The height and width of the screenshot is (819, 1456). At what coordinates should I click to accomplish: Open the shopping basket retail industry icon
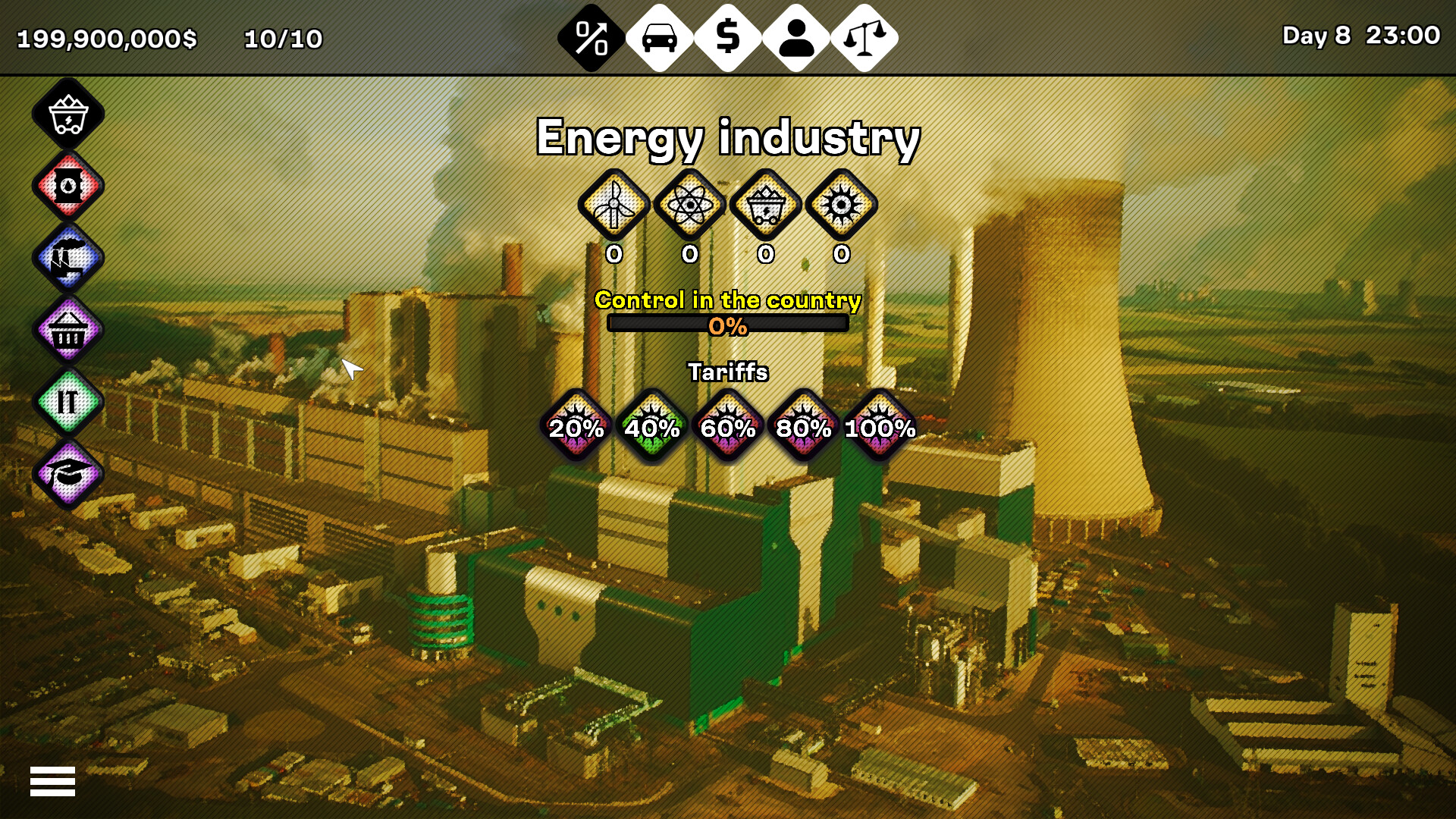point(67,329)
